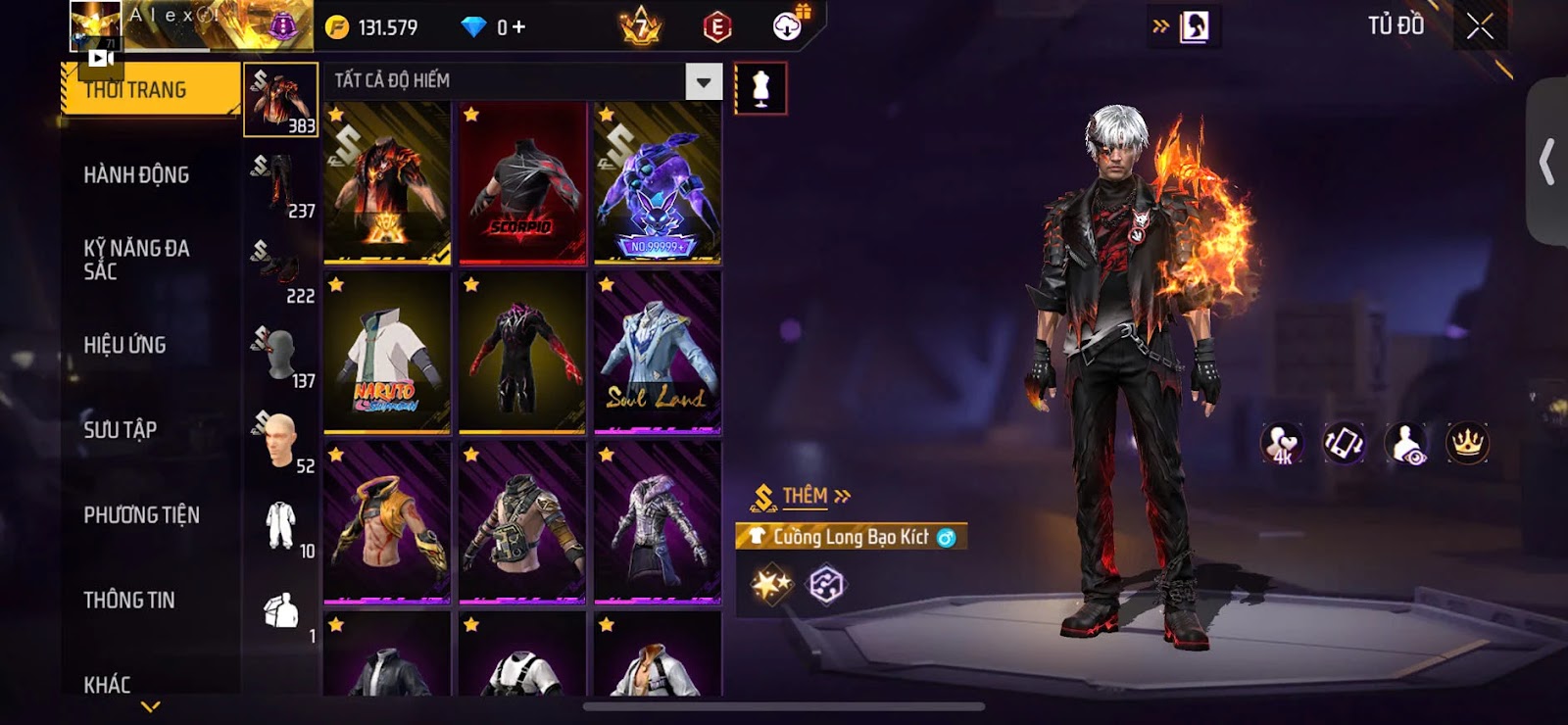The image size is (1568, 725).
Task: Choose the Naruto Shippuden jacket
Action: [387, 354]
